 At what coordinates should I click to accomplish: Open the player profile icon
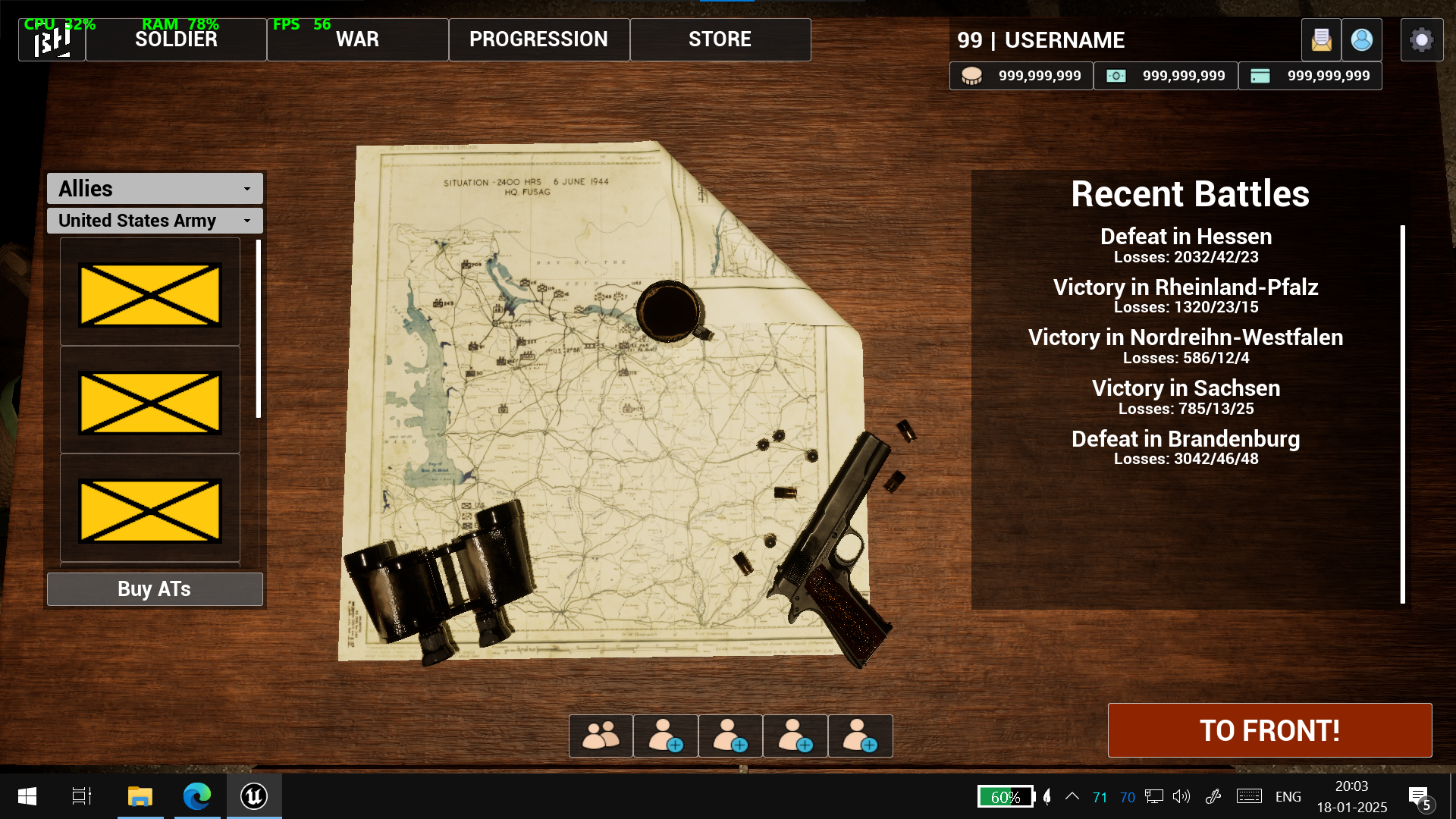click(1361, 39)
